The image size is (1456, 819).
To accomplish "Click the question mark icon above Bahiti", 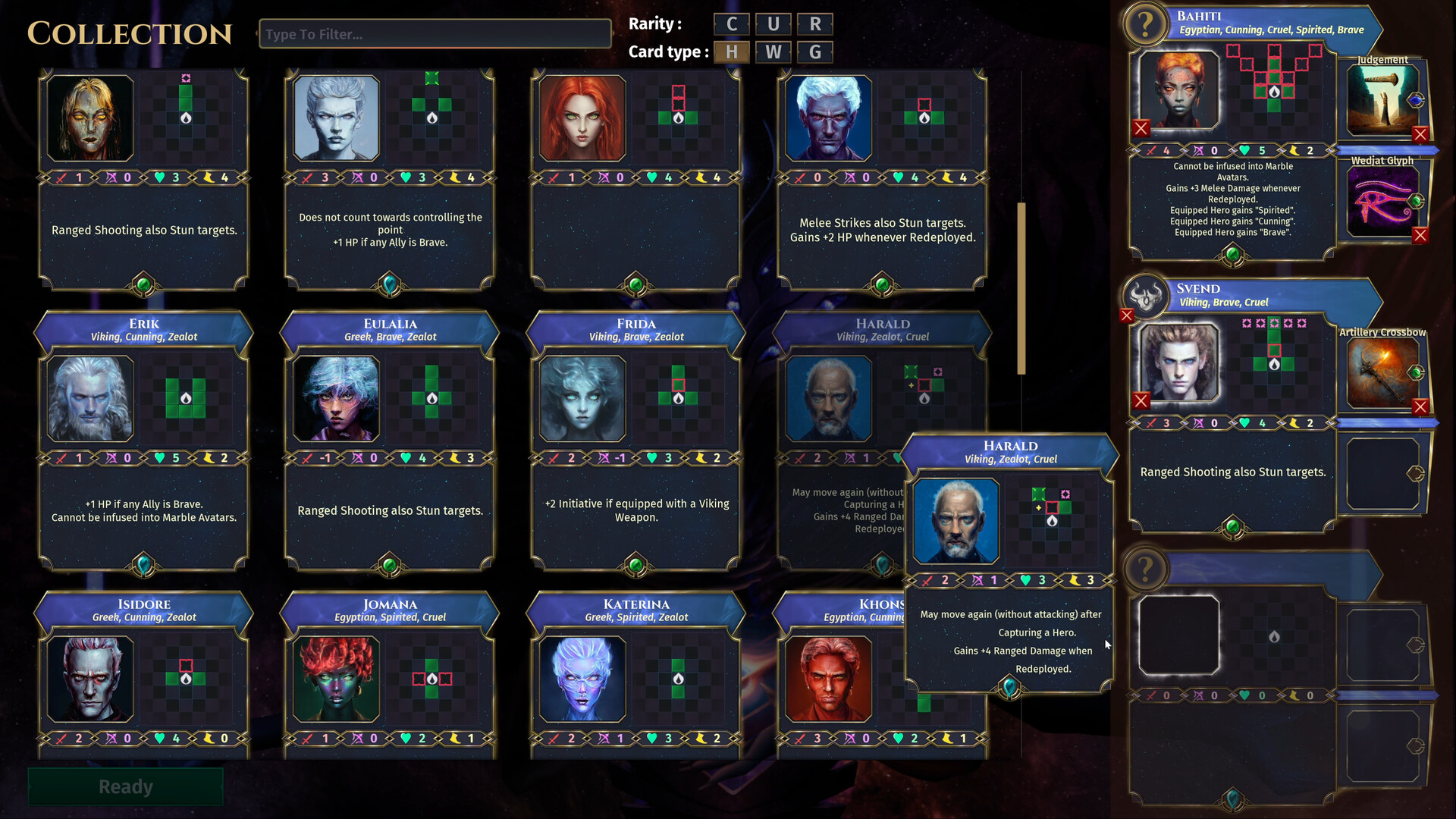I will (1145, 24).
